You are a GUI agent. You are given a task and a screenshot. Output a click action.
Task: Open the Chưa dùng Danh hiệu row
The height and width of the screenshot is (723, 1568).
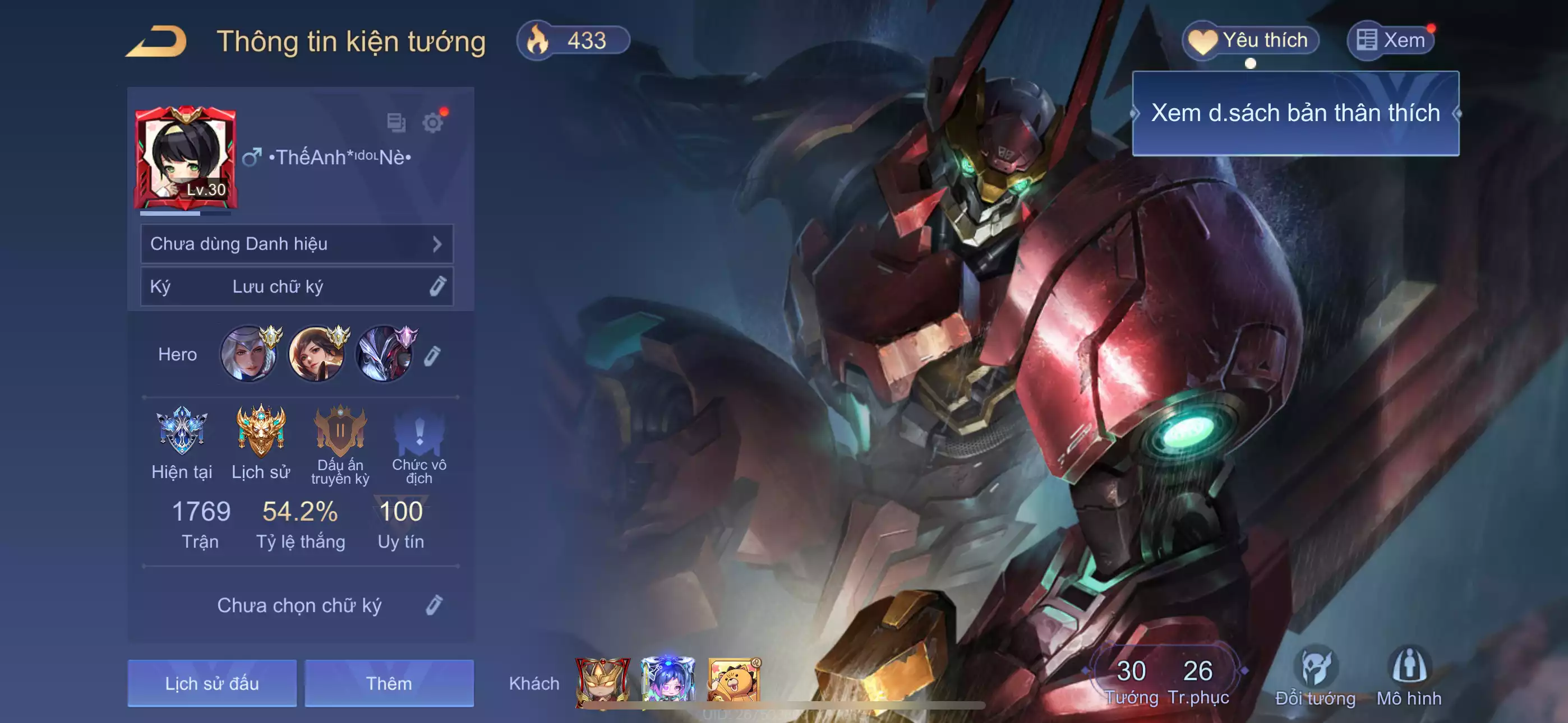(297, 244)
